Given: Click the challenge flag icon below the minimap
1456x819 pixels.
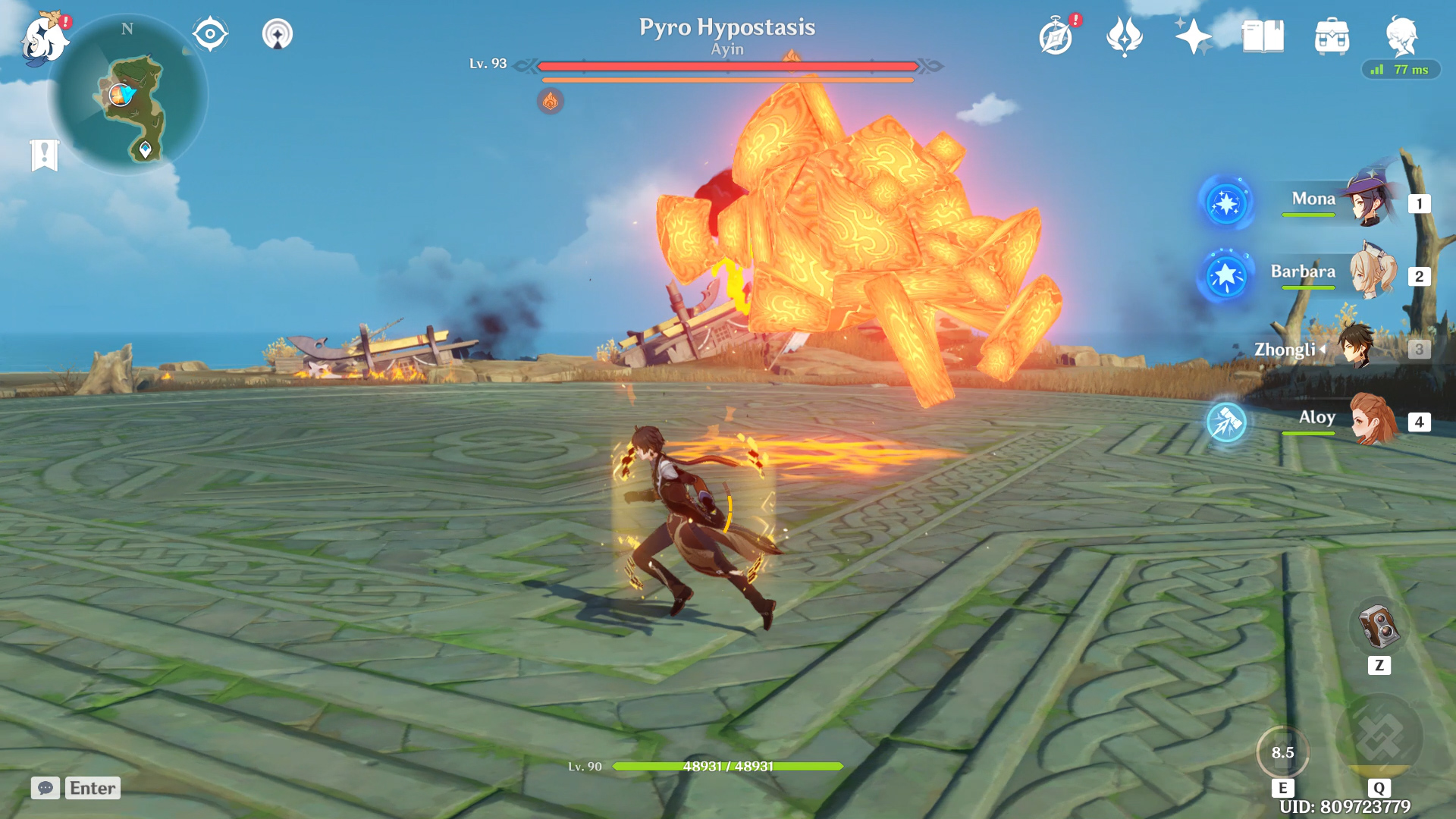Looking at the screenshot, I should click(x=45, y=154).
